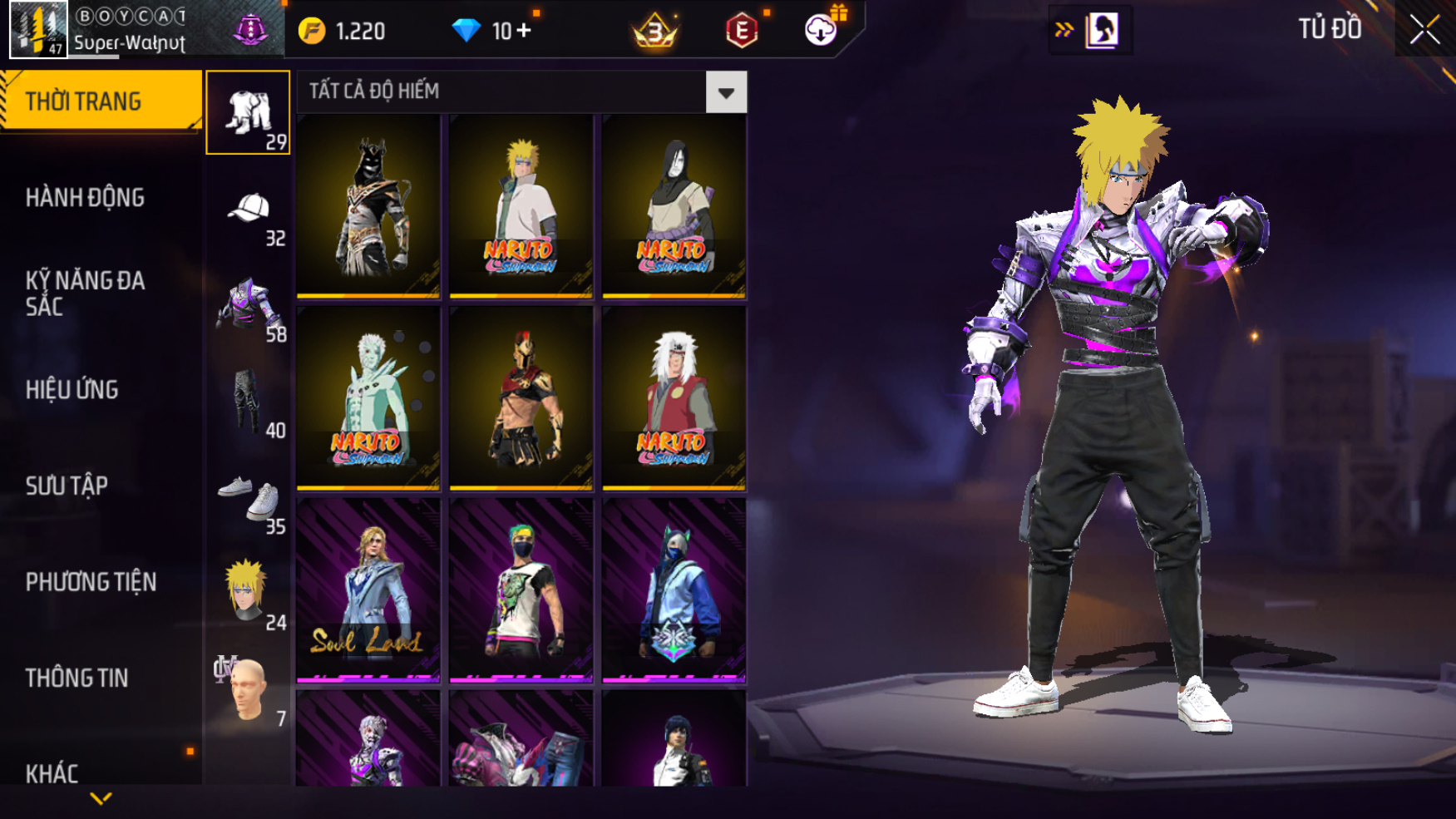Close the wardrobe screen
Viewport: 1456px width, 819px height.
coord(1424,30)
